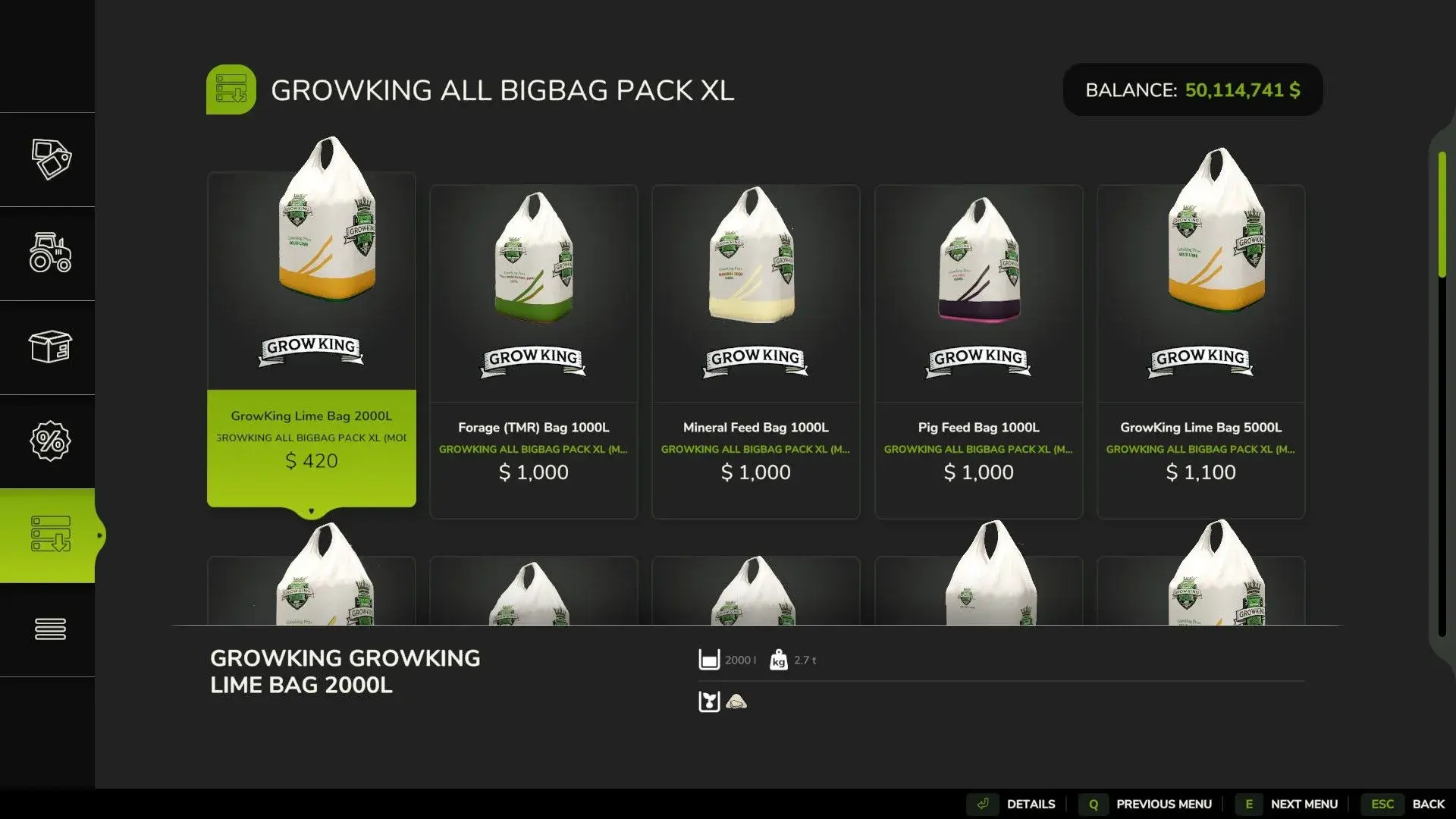The height and width of the screenshot is (819, 1456).
Task: Select GrowKing Lime Bag 2000L item
Action: click(x=311, y=341)
